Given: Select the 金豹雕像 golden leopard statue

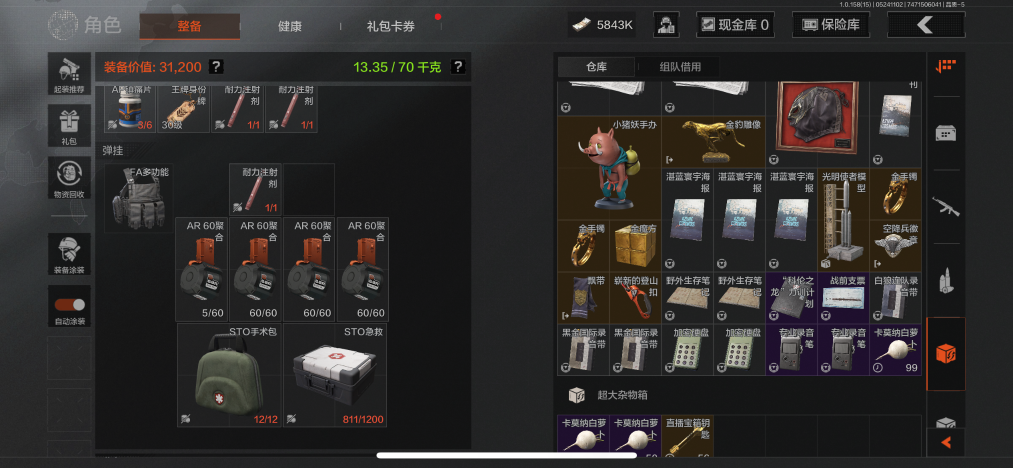Looking at the screenshot, I should (x=714, y=141).
